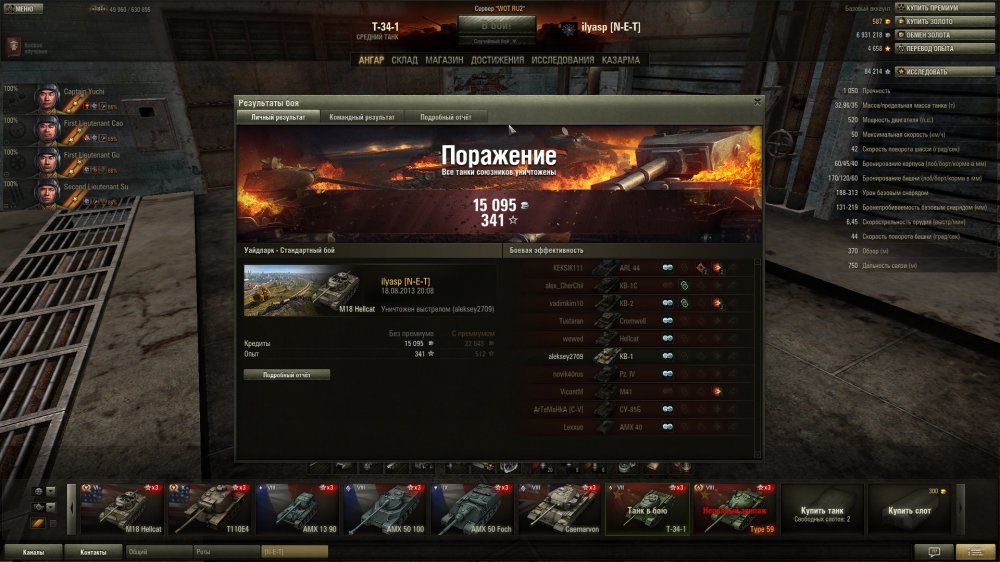Open the ИССЛЕДОВАНИЯ section
Image resolution: width=1000 pixels, height=562 pixels.
click(563, 60)
